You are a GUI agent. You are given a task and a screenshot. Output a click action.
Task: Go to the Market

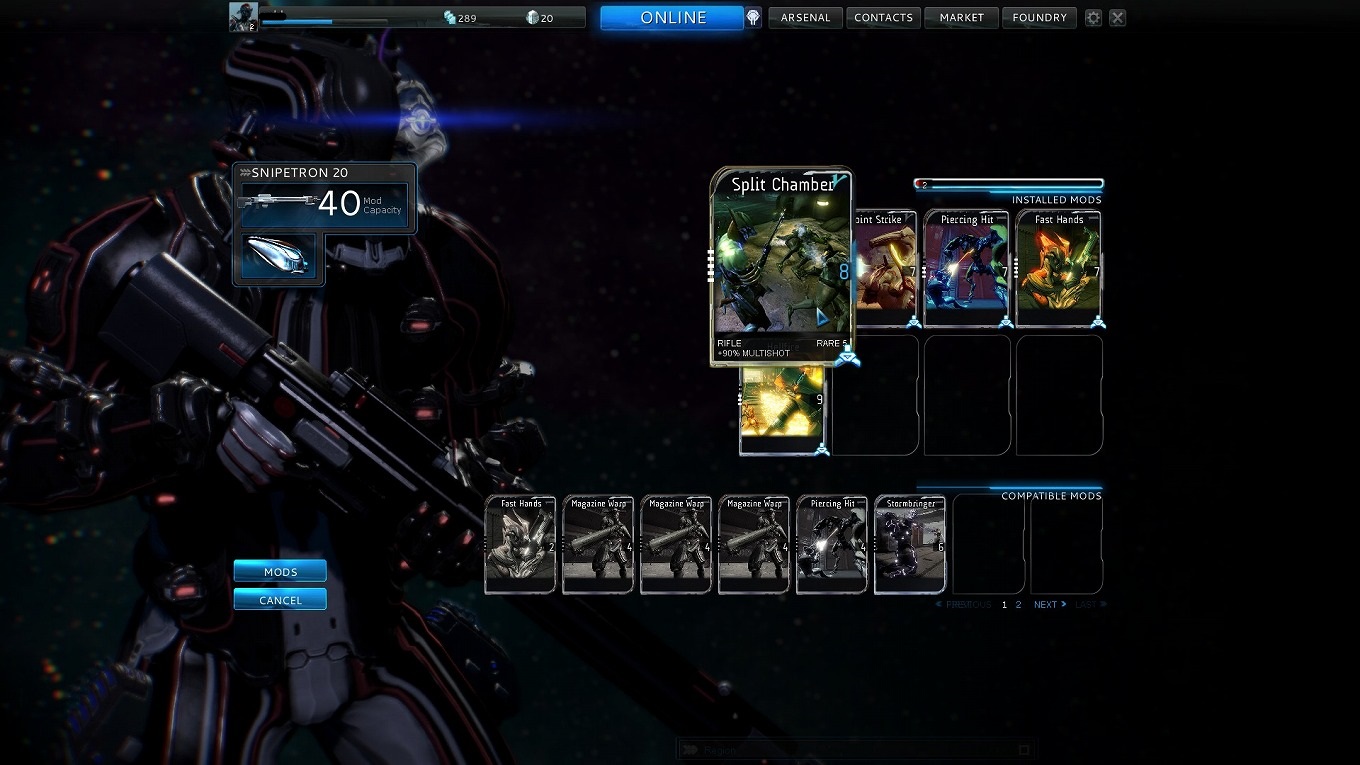pos(961,18)
